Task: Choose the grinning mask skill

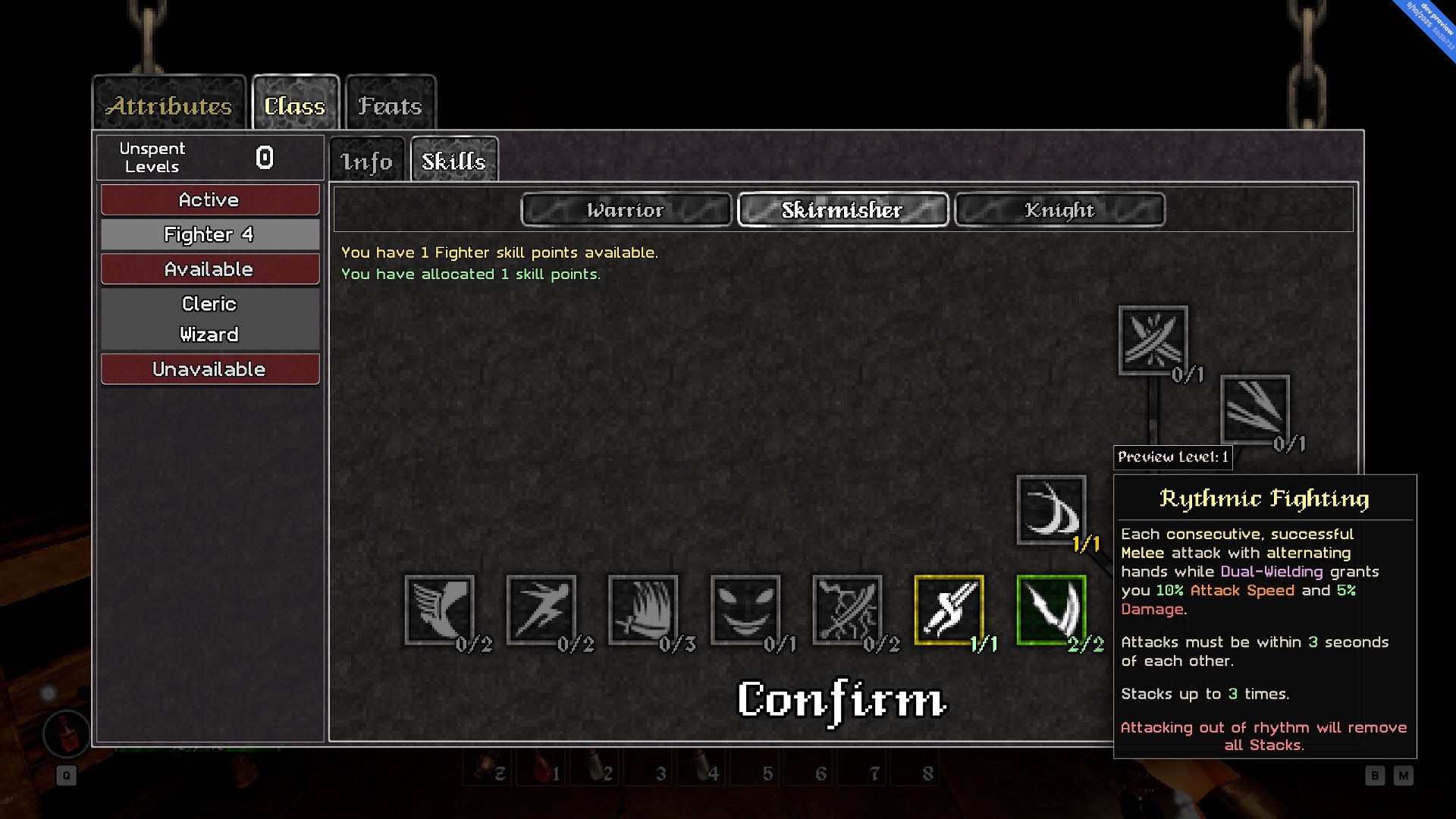Action: 745,610
